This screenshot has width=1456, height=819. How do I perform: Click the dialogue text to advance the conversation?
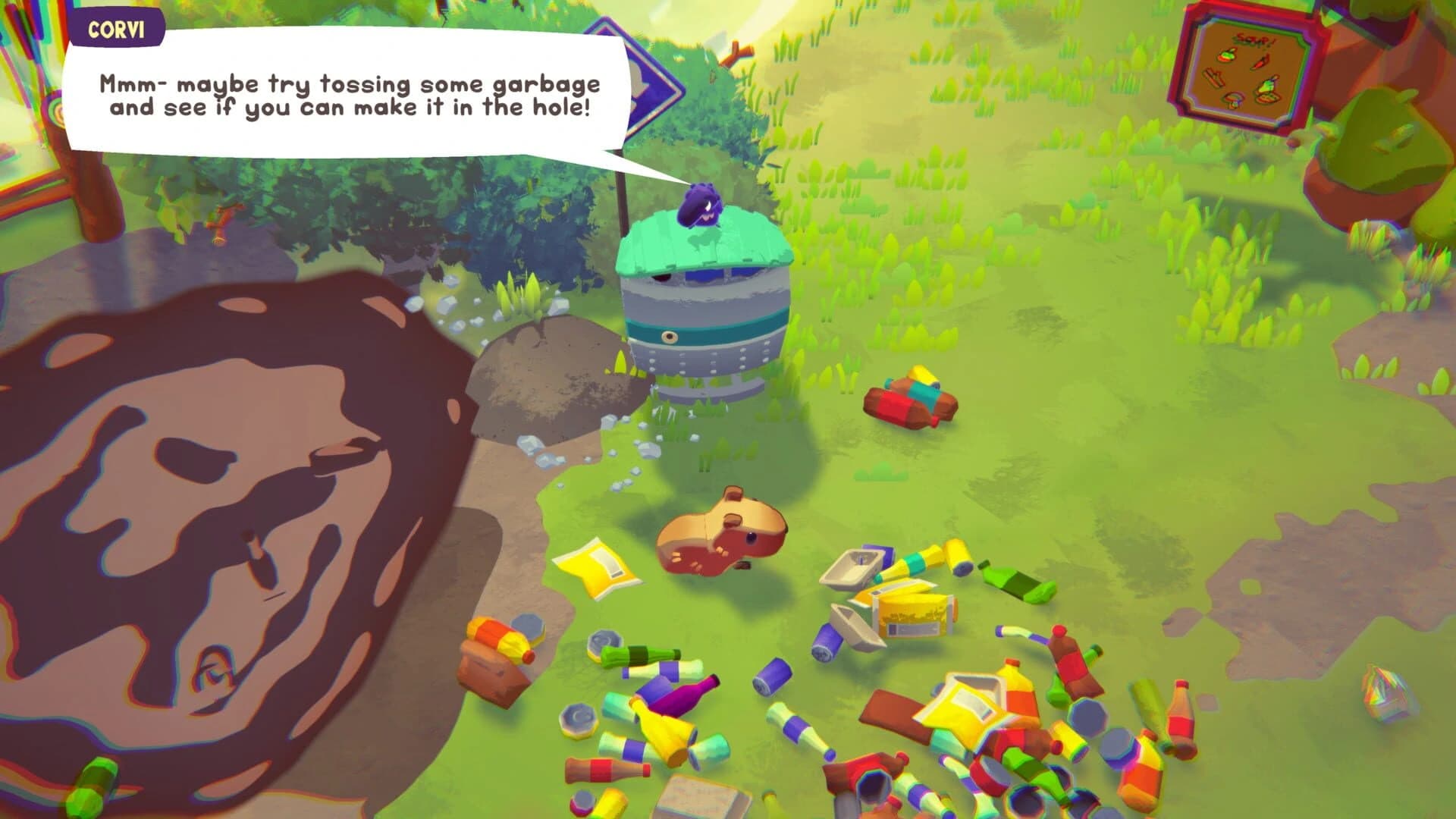[349, 95]
